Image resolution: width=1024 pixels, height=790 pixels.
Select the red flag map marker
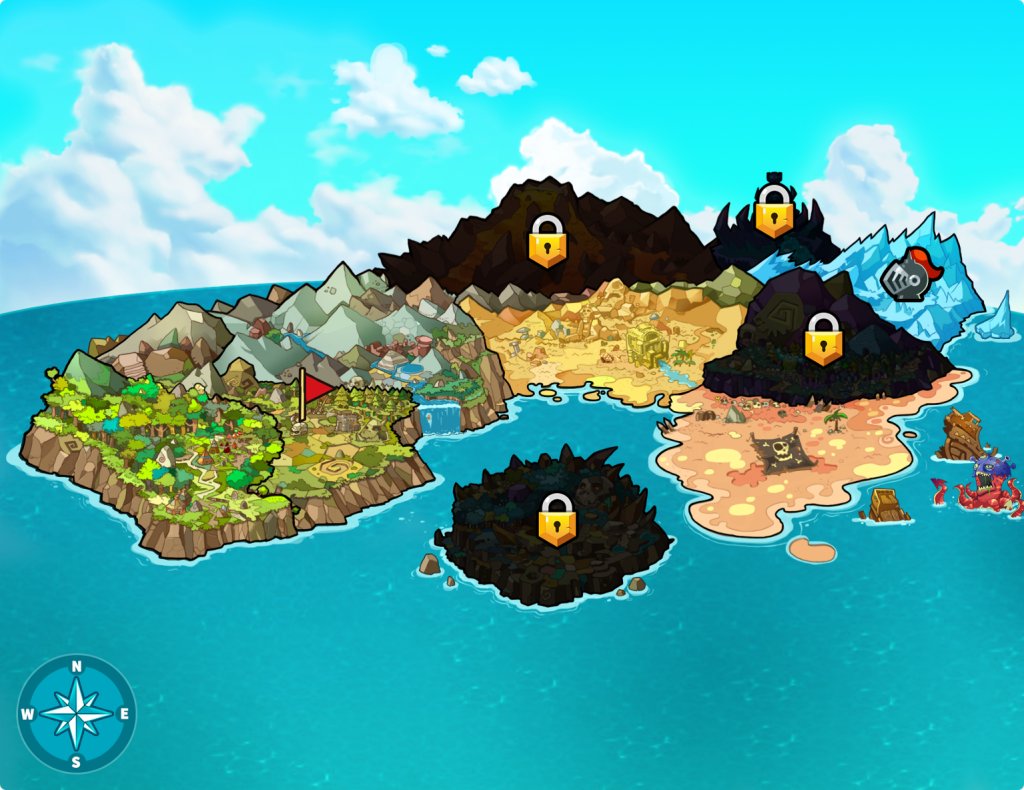(315, 389)
